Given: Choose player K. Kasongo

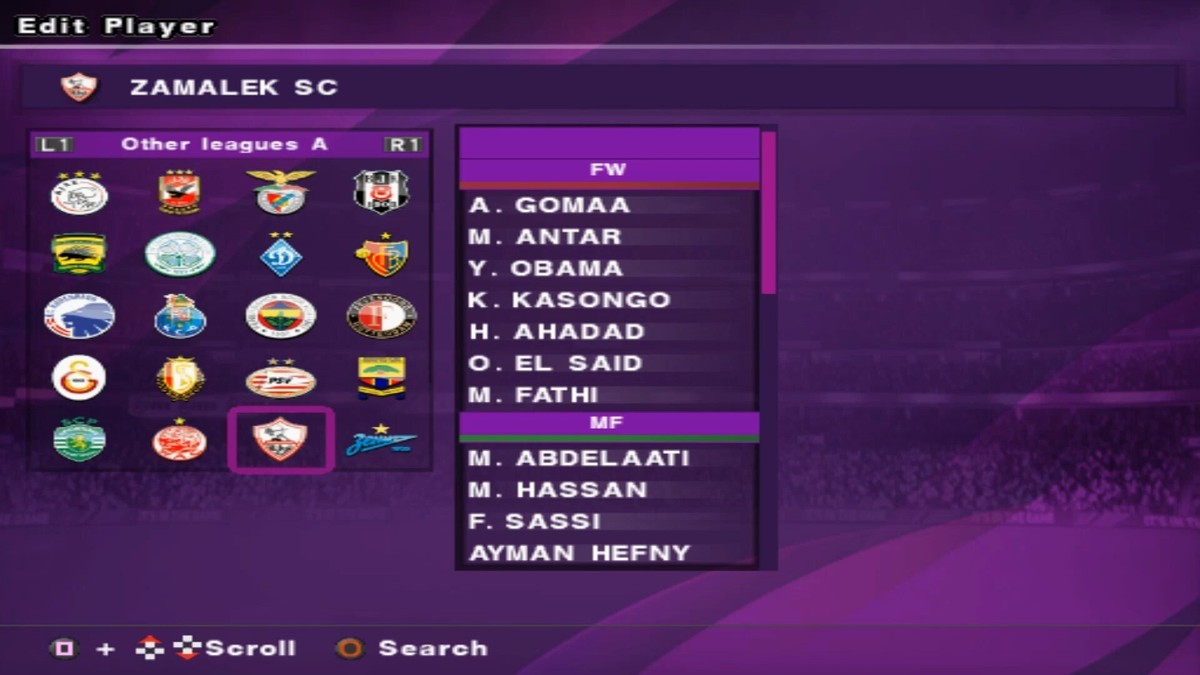Looking at the screenshot, I should tap(570, 300).
